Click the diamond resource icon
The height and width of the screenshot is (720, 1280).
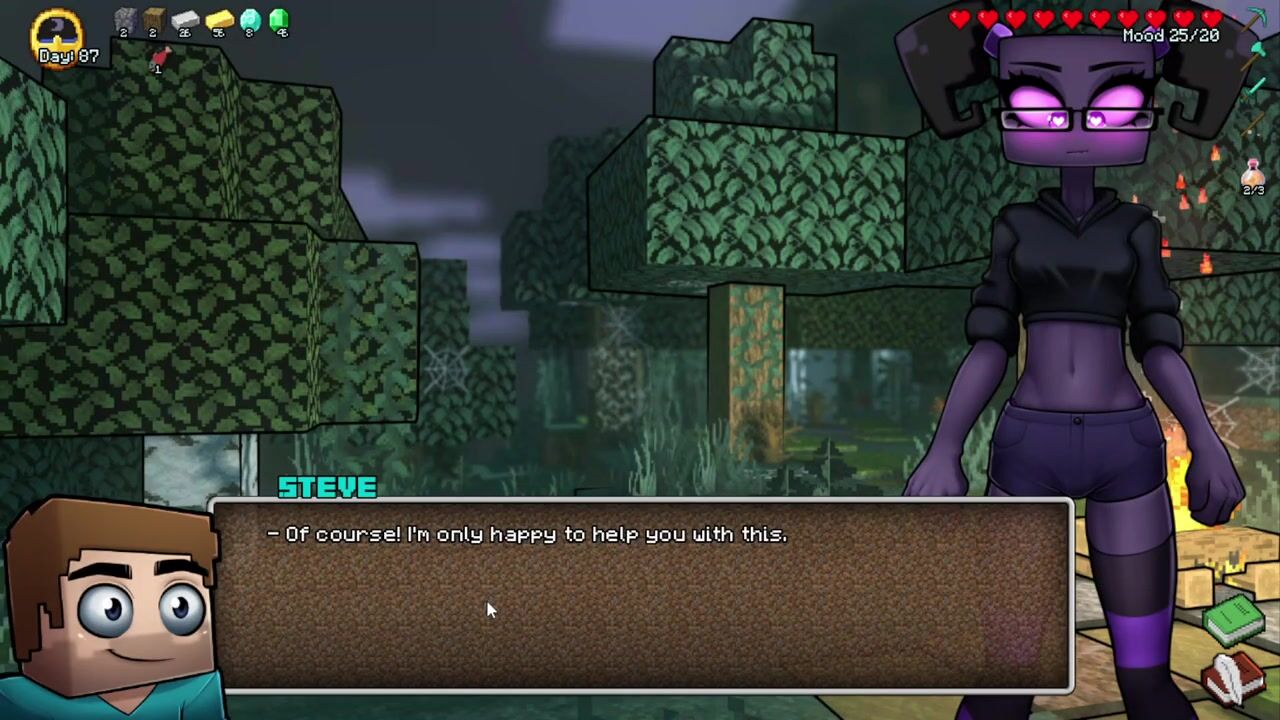pyautogui.click(x=250, y=20)
